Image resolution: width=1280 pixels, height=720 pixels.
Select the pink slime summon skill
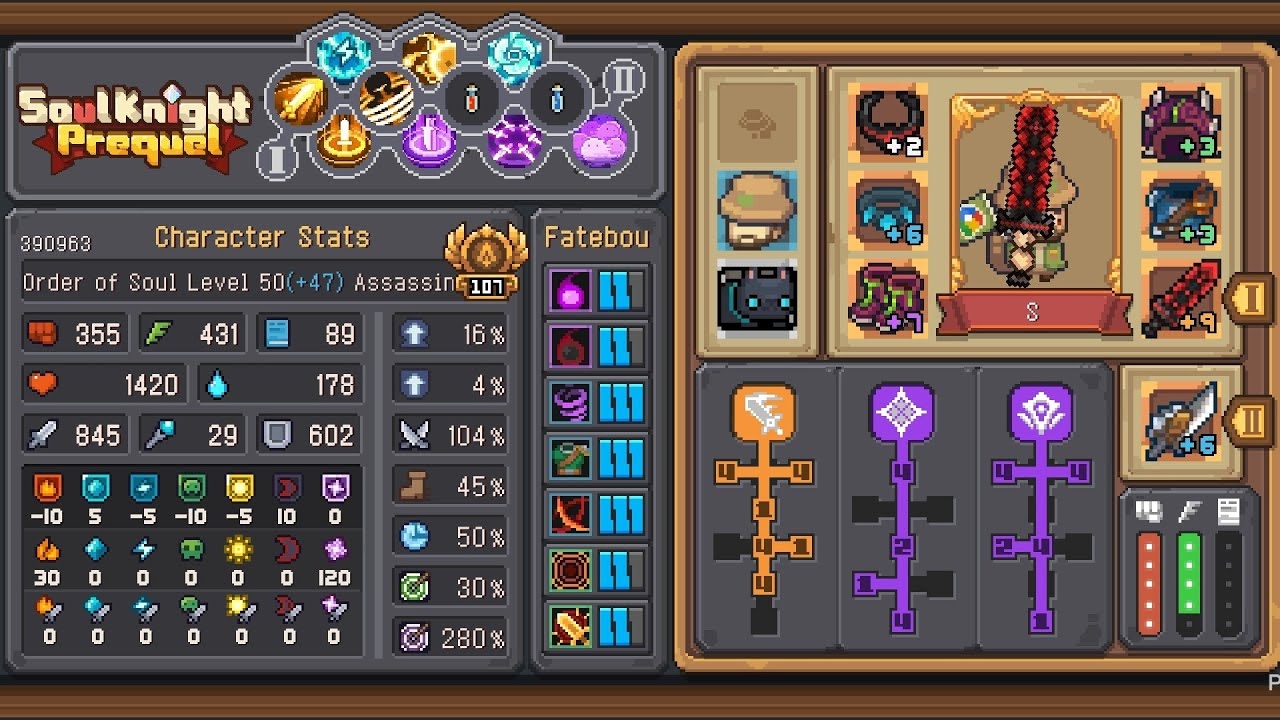(x=602, y=142)
